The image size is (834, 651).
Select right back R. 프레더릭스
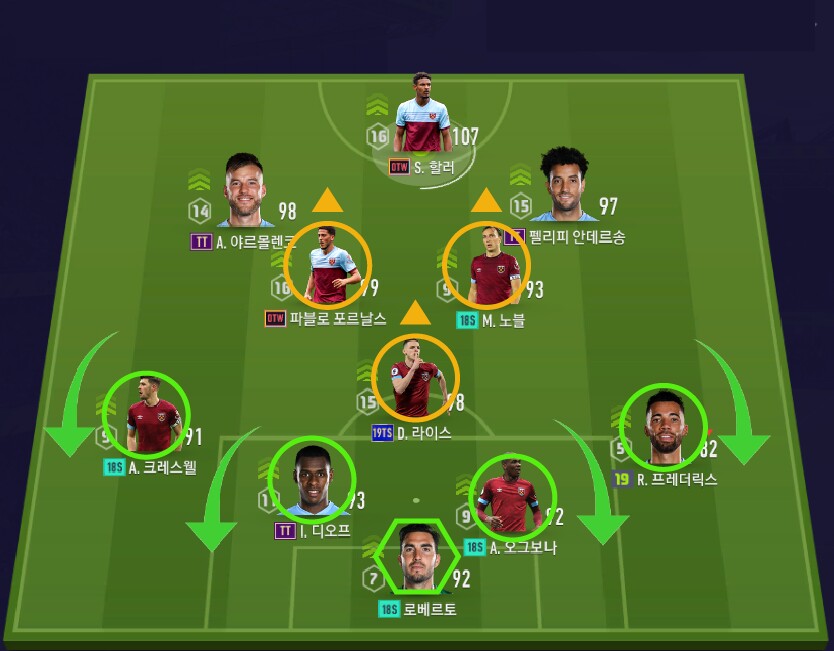click(x=664, y=426)
